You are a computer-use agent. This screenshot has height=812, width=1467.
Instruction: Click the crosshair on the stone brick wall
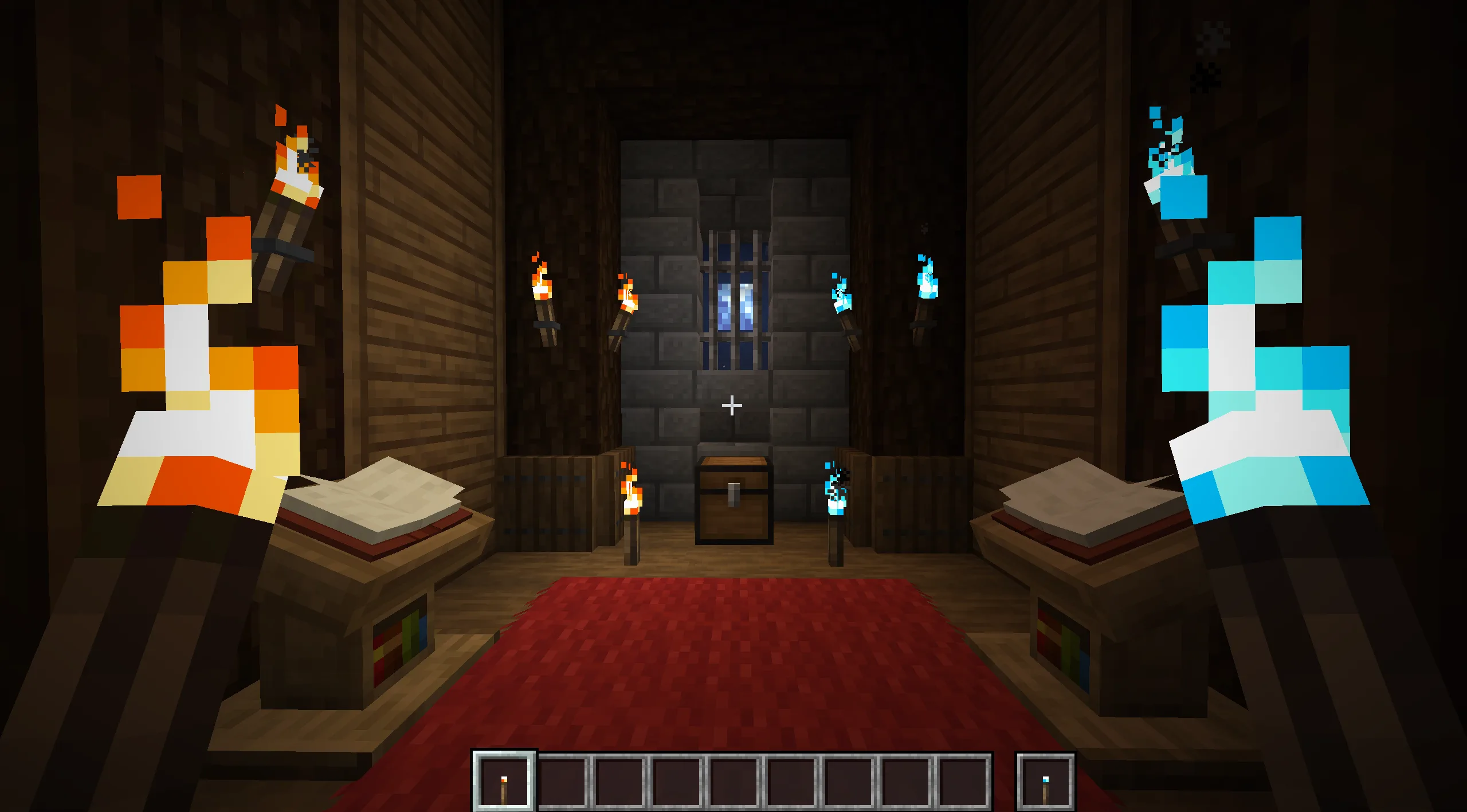pyautogui.click(x=732, y=405)
